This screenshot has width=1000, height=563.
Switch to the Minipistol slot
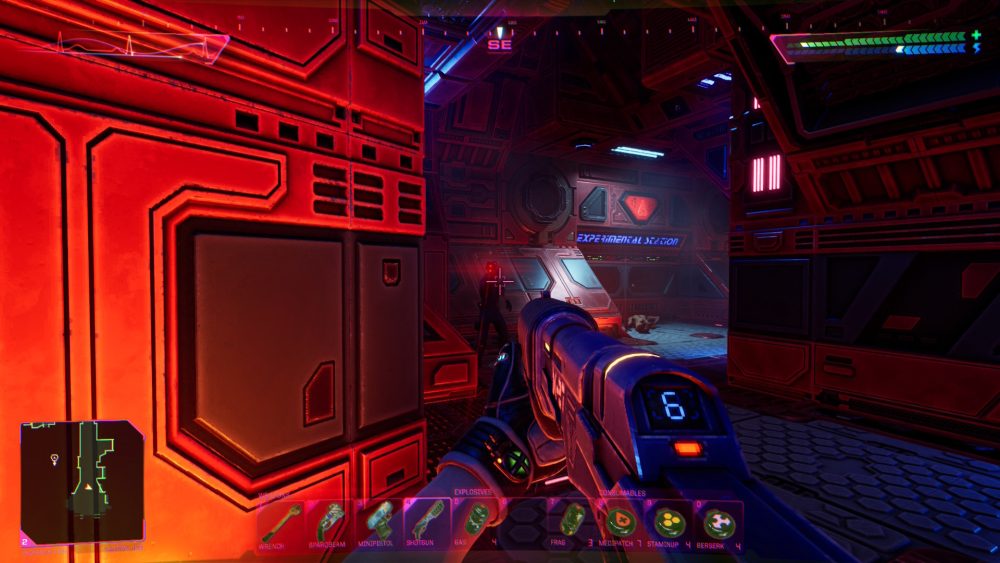[379, 523]
